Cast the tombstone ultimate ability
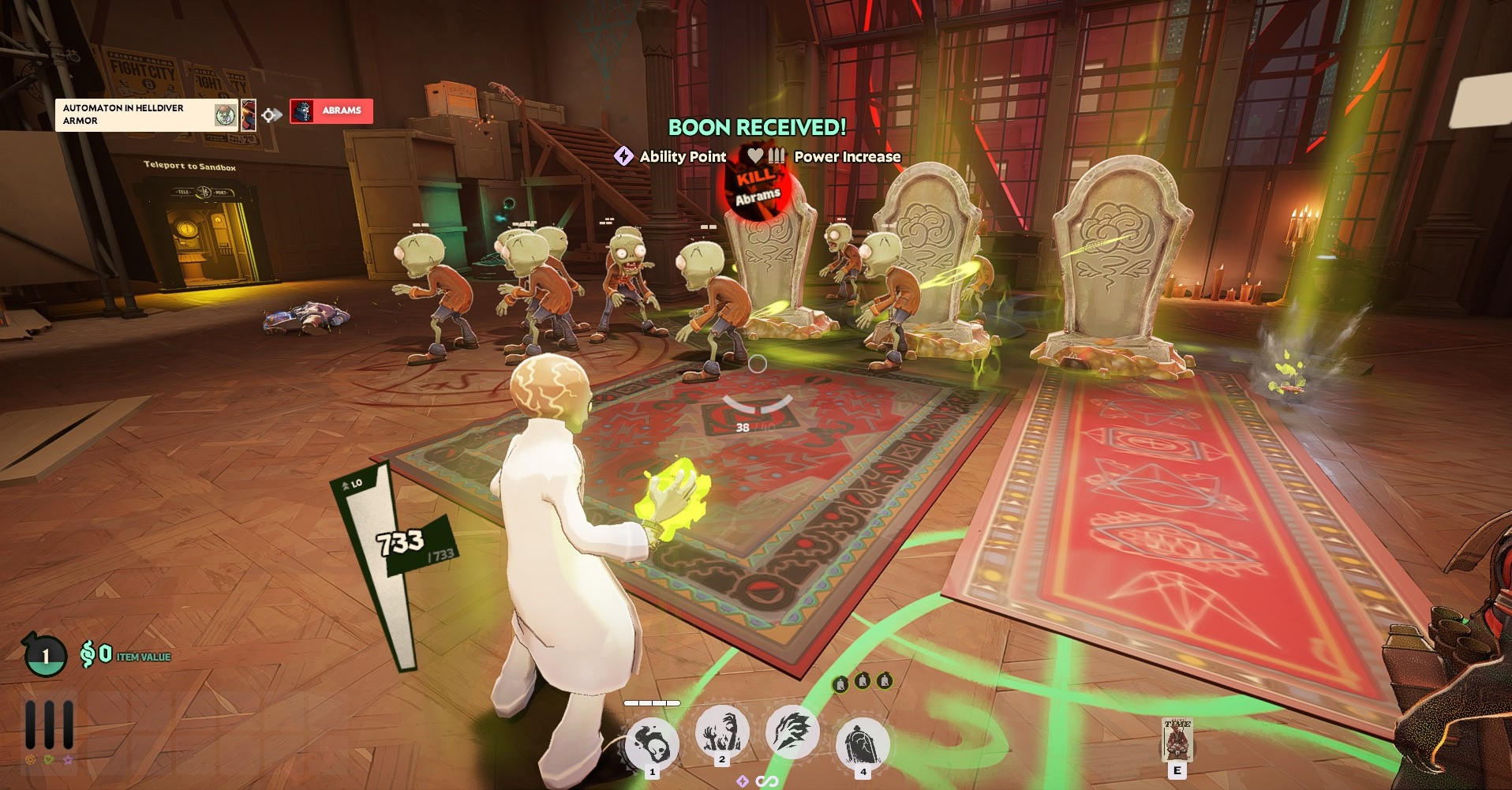This screenshot has height=790, width=1512. [862, 743]
